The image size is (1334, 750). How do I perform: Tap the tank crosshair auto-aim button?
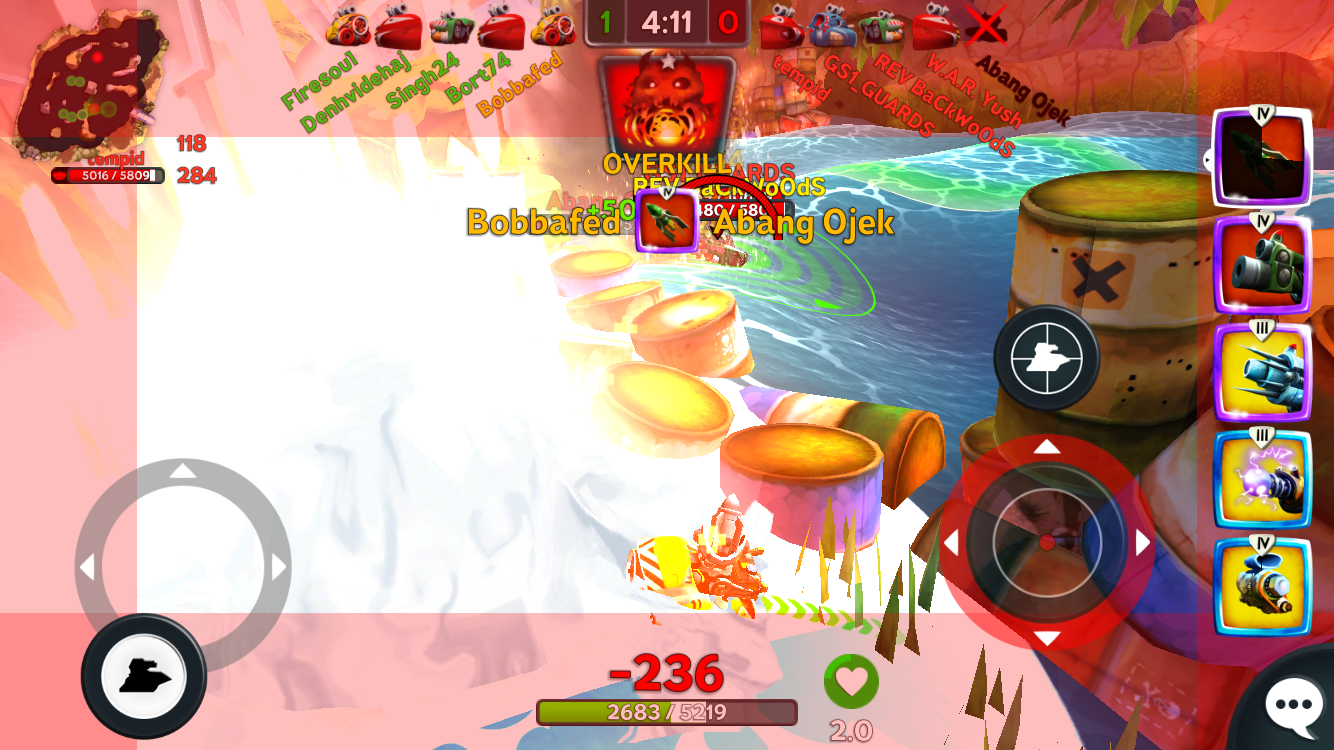[1046, 357]
